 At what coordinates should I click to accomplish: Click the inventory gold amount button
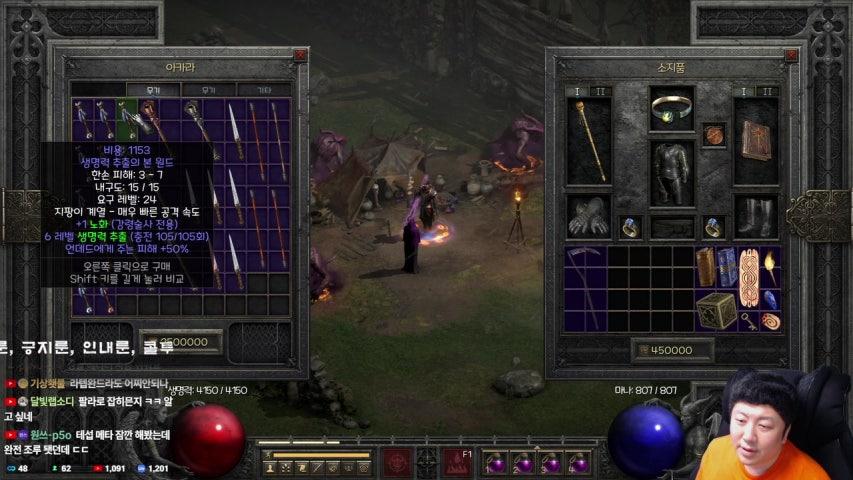coord(672,350)
